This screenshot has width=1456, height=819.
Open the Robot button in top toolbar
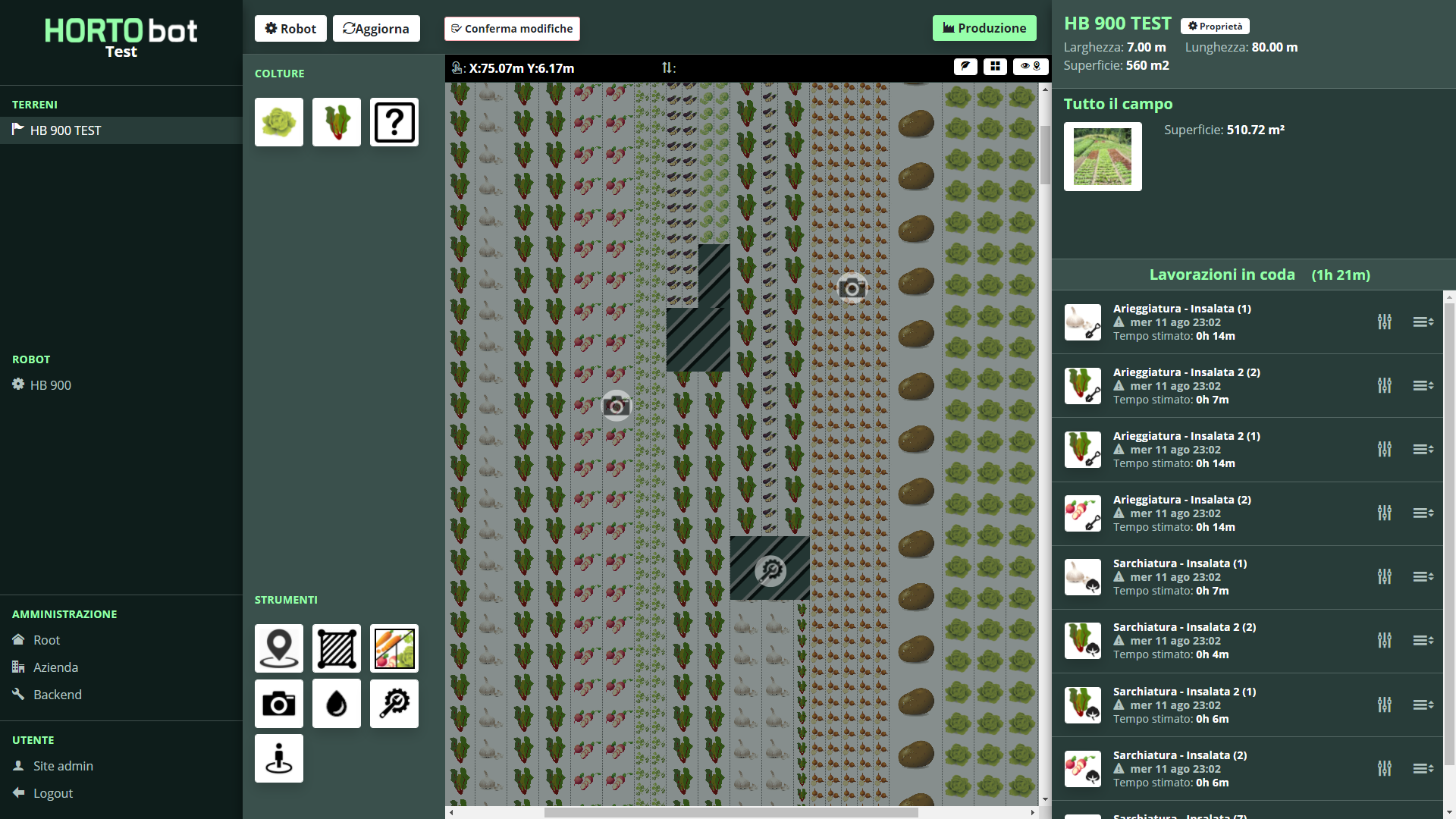click(290, 29)
